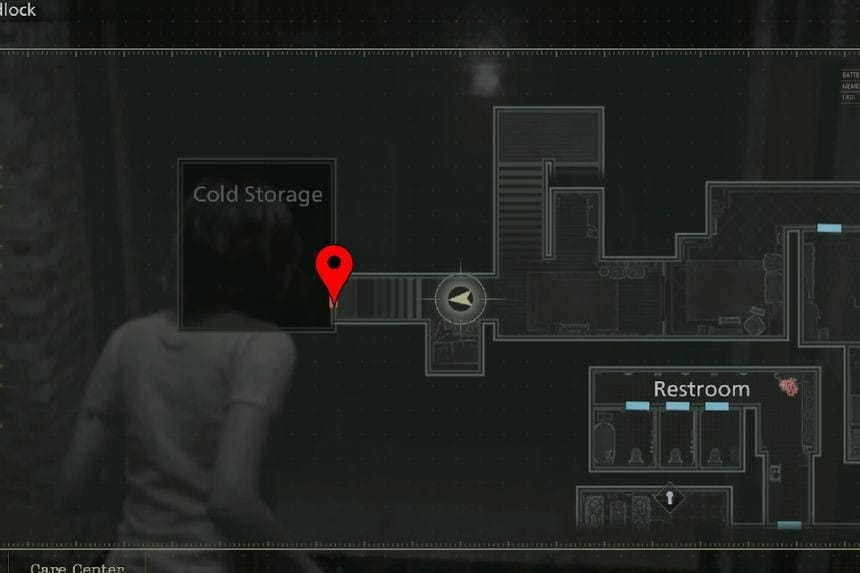The height and width of the screenshot is (573, 860).
Task: Select the player position arrow marker
Action: click(460, 299)
